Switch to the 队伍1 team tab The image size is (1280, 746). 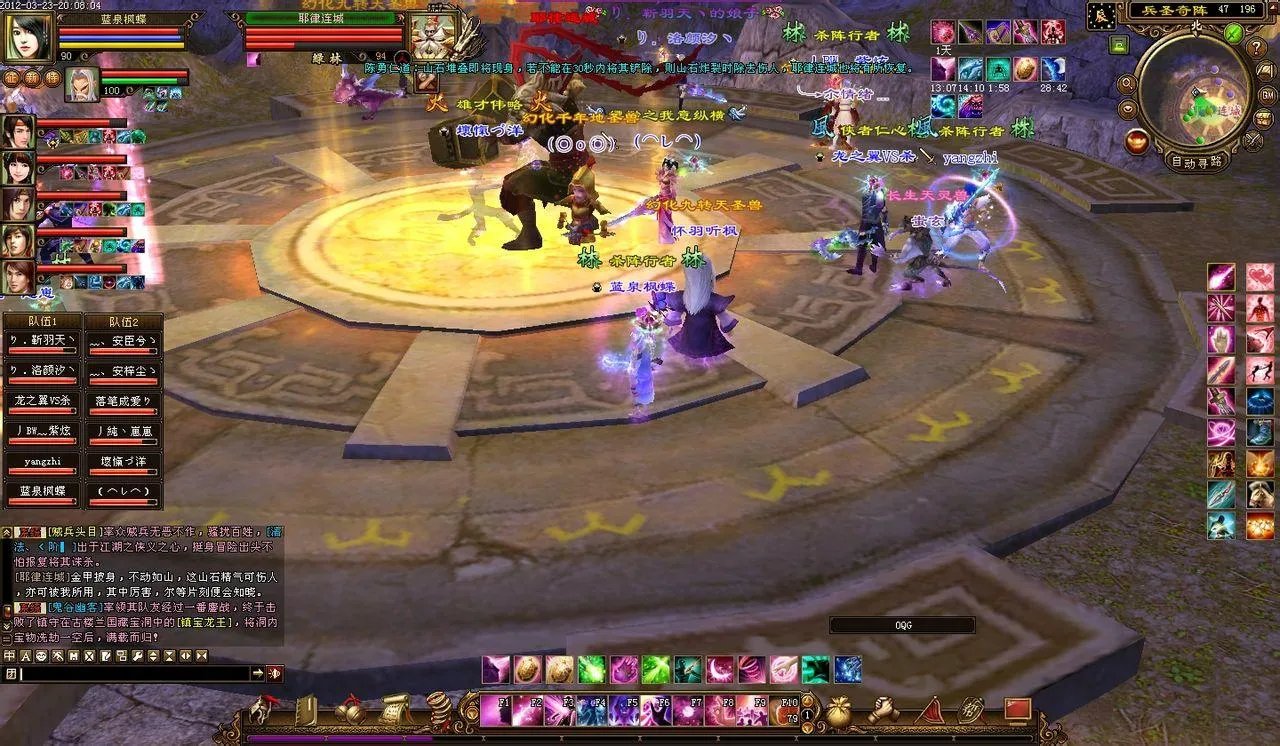41,322
